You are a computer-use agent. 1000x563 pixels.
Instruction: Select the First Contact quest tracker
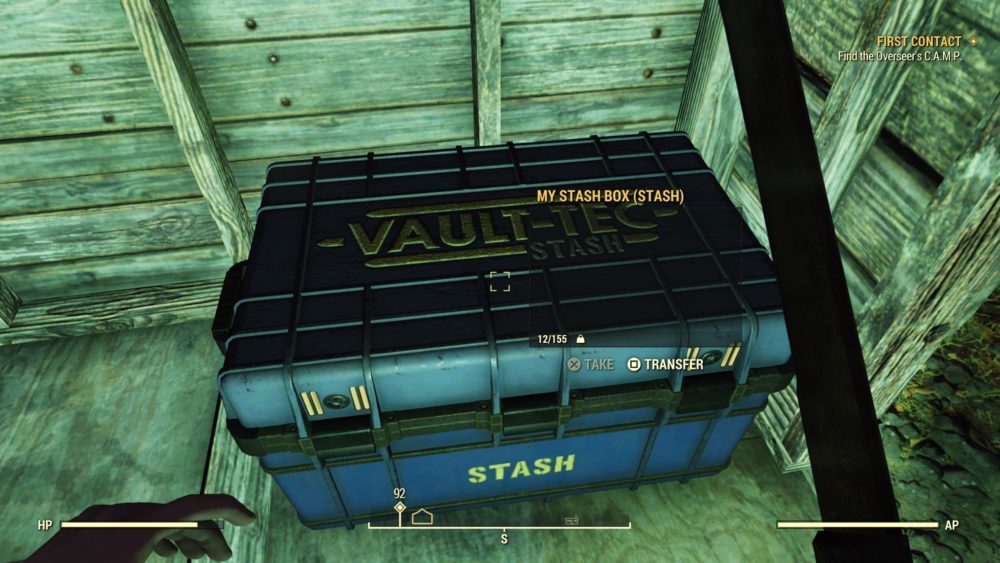918,42
